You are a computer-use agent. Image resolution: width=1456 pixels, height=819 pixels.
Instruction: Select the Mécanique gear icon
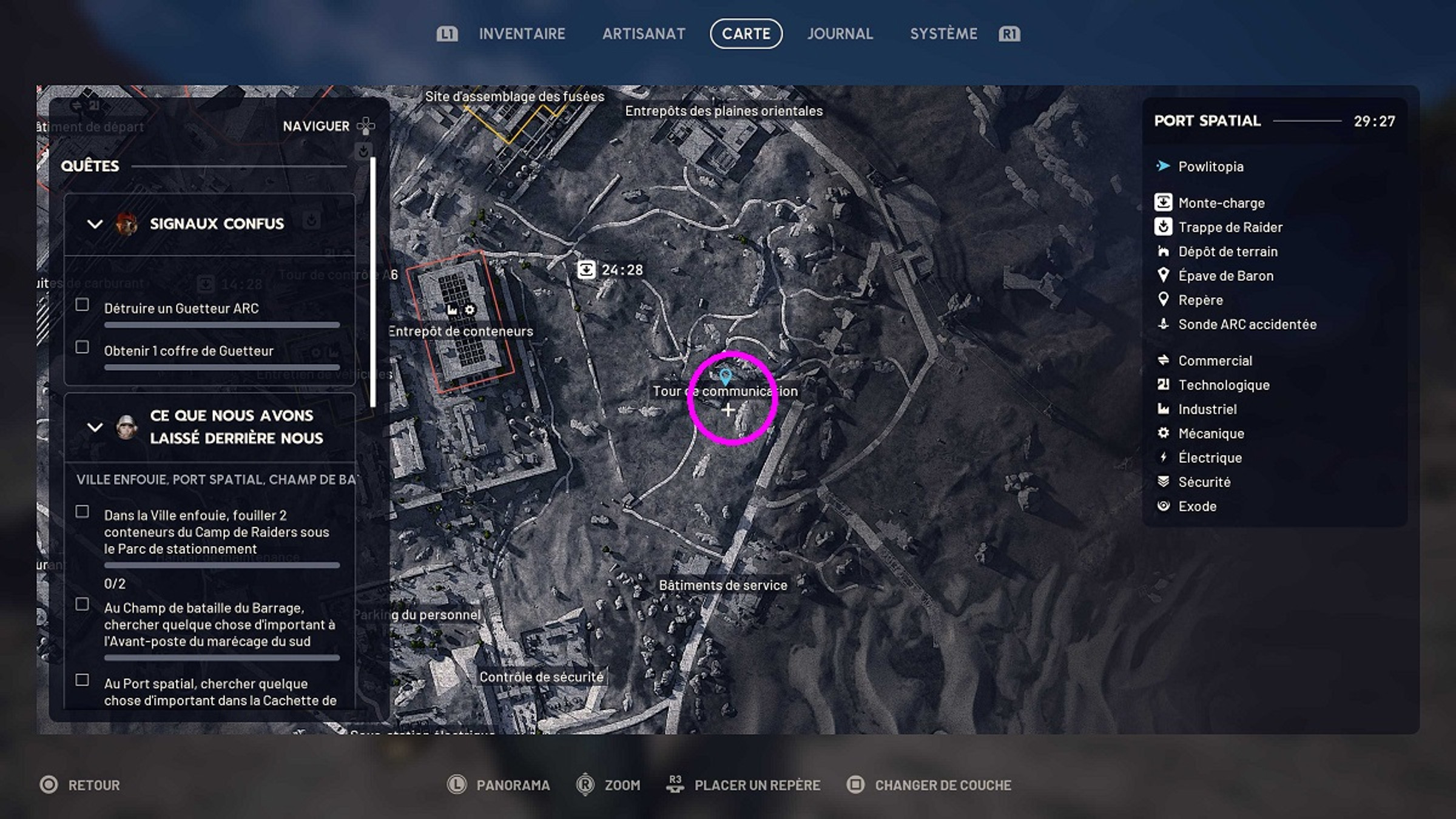pyautogui.click(x=1164, y=433)
